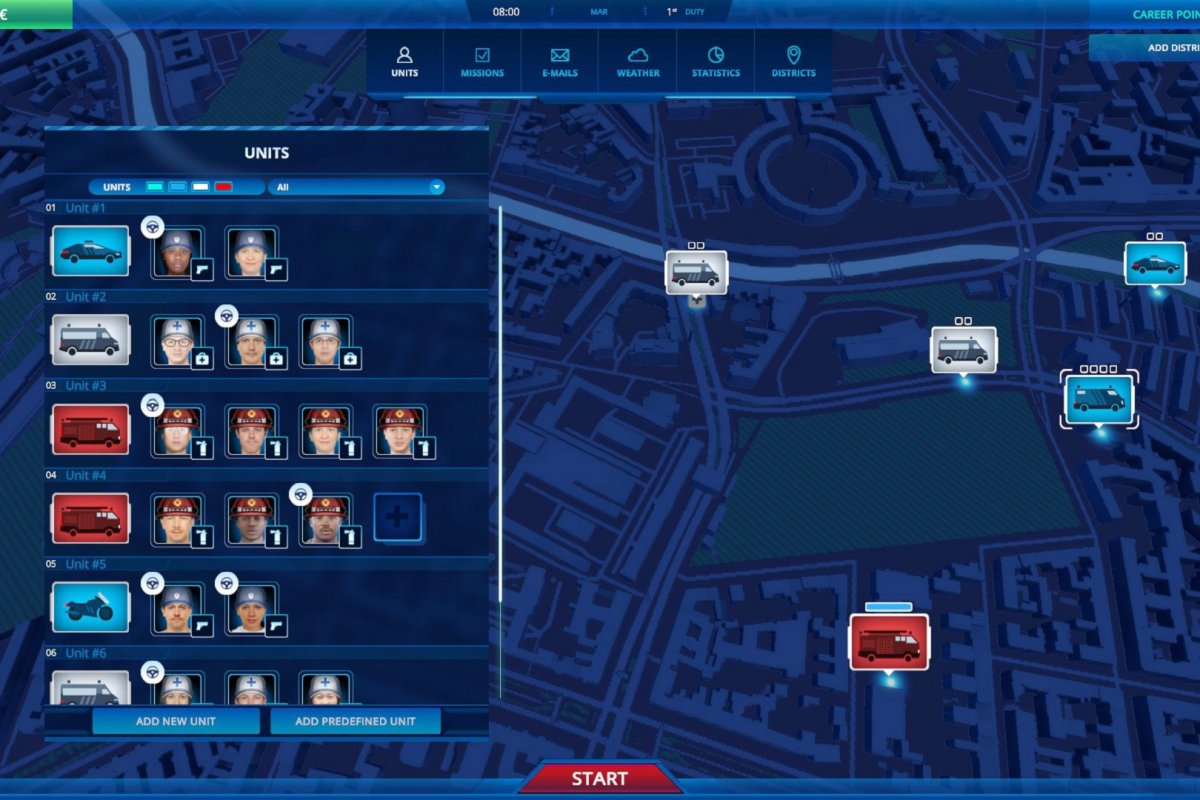Select Unit #1 police car icon
Viewport: 1200px width, 800px height.
tap(91, 251)
